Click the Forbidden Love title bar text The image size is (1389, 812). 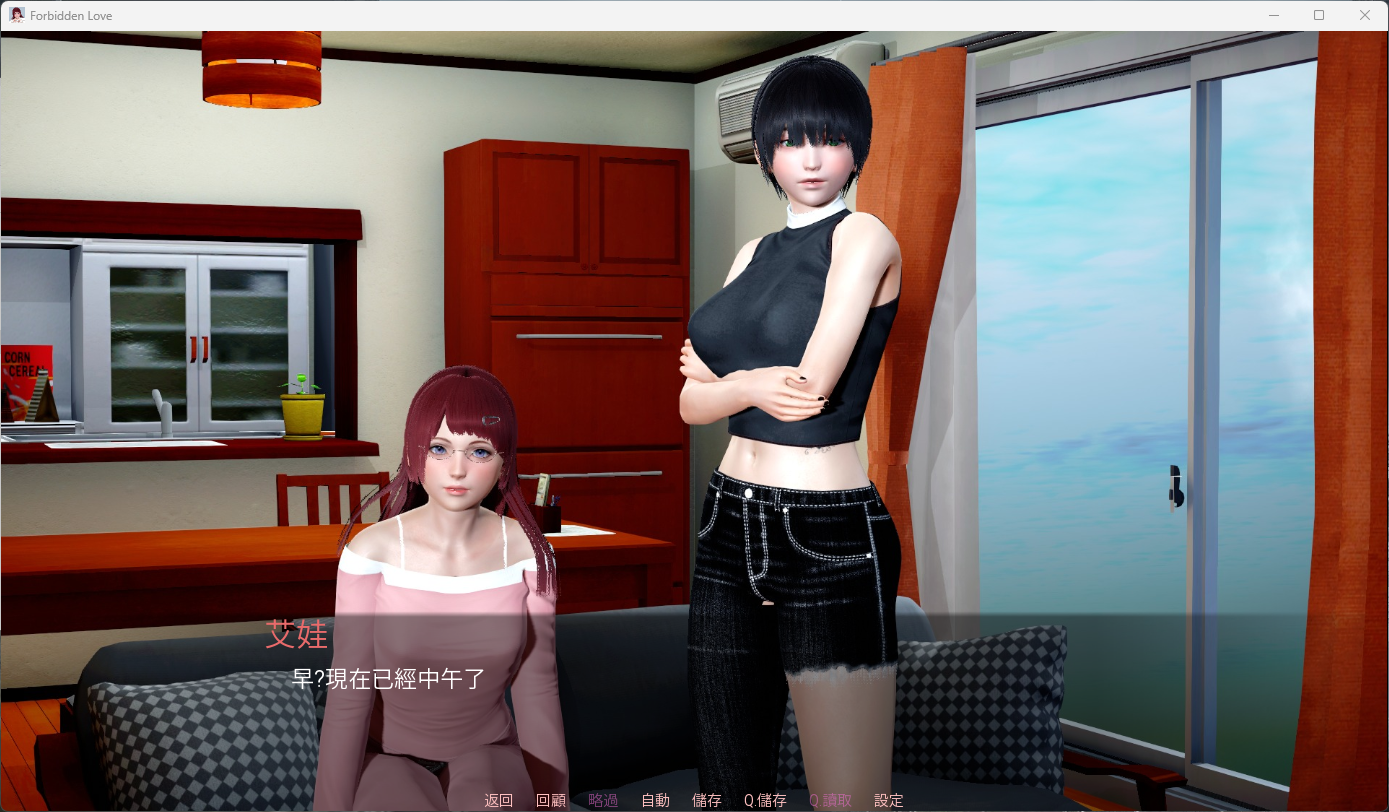pyautogui.click(x=70, y=15)
